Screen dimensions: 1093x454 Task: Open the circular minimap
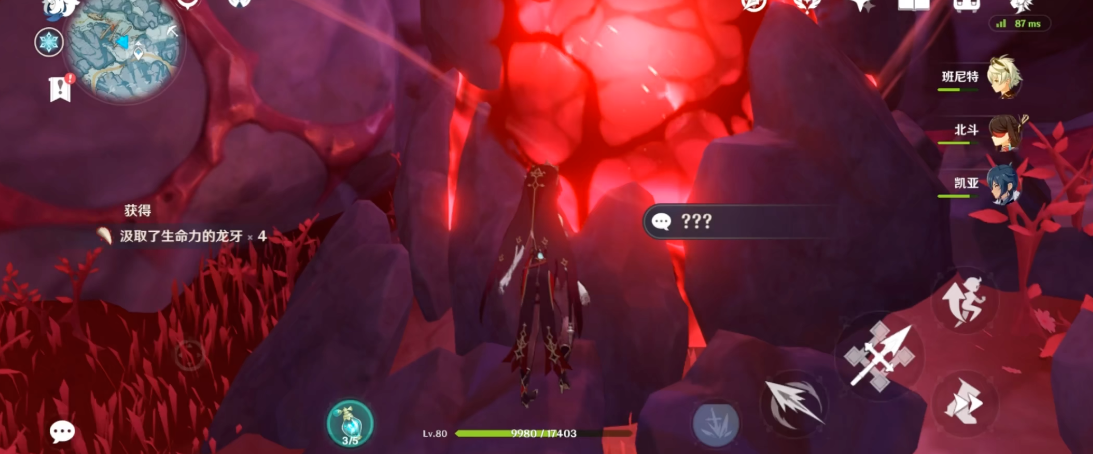tap(122, 44)
